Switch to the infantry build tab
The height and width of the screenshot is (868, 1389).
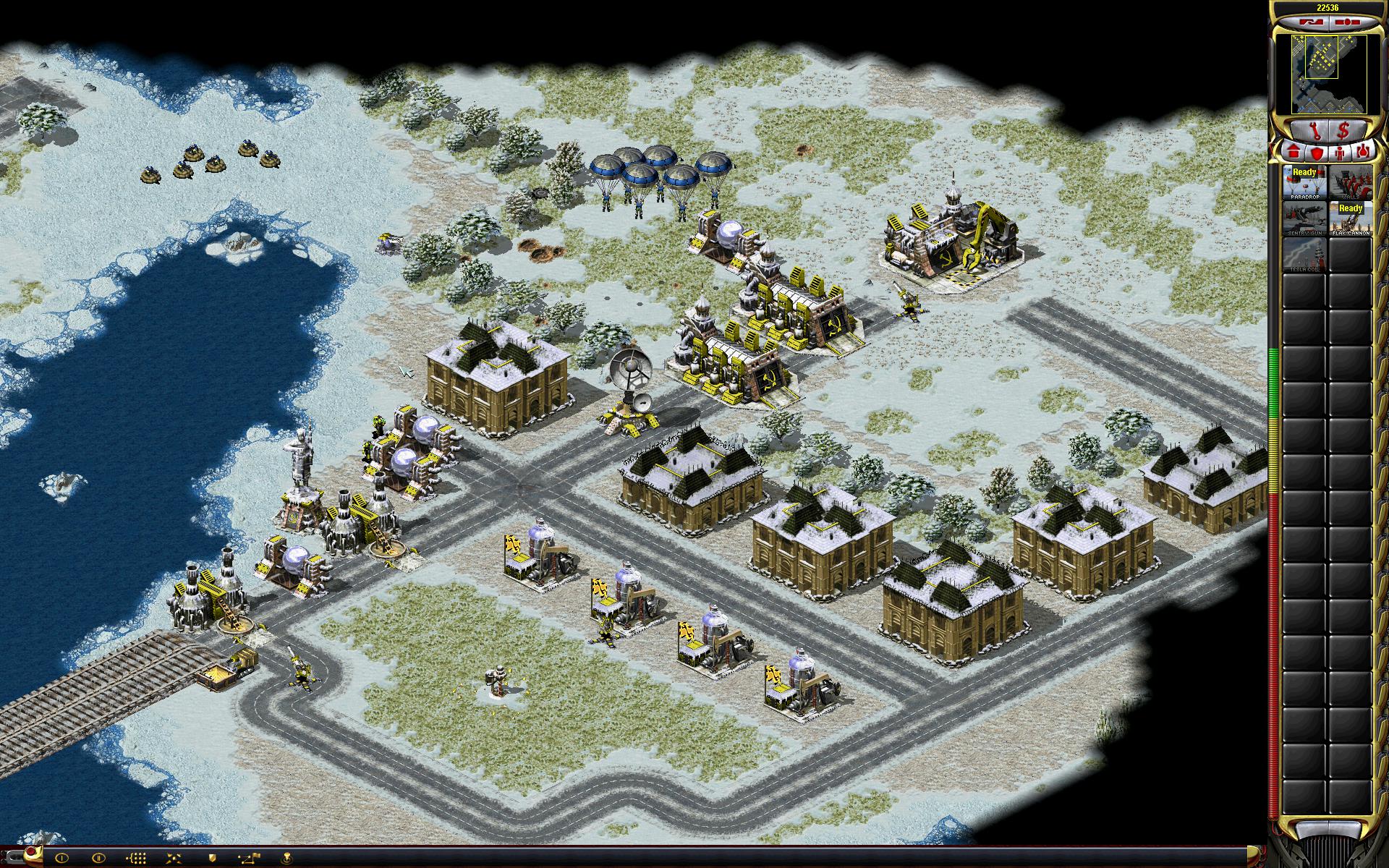[1339, 153]
